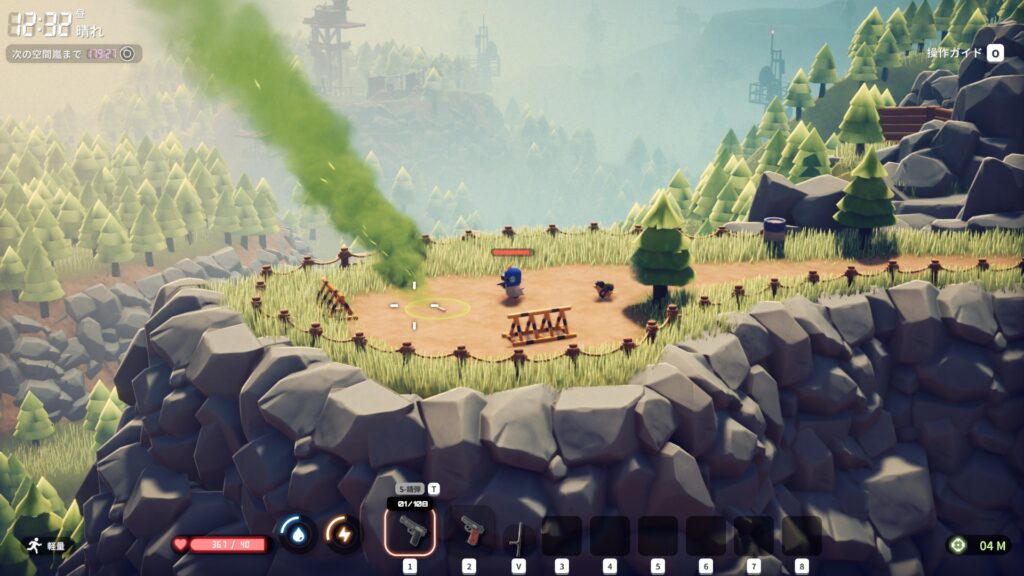1024x576 pixels.
Task: Click the lightning bolt energy gauge
Action: tap(343, 533)
